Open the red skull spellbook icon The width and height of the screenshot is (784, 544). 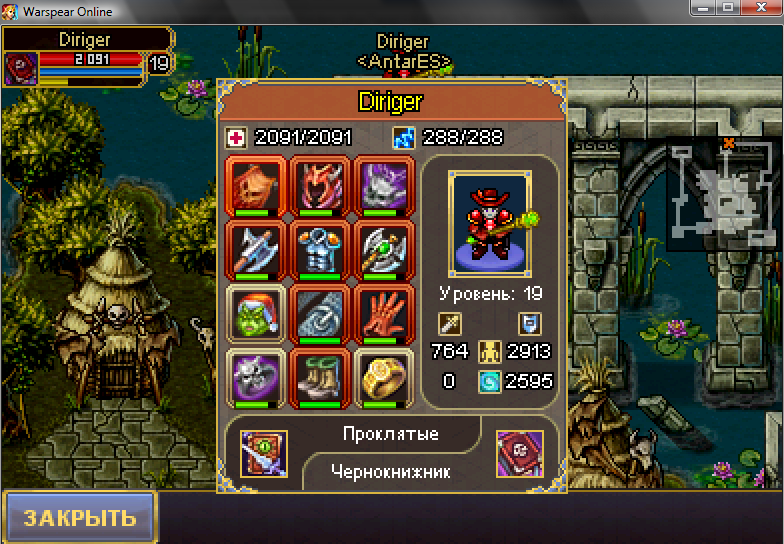coord(520,455)
